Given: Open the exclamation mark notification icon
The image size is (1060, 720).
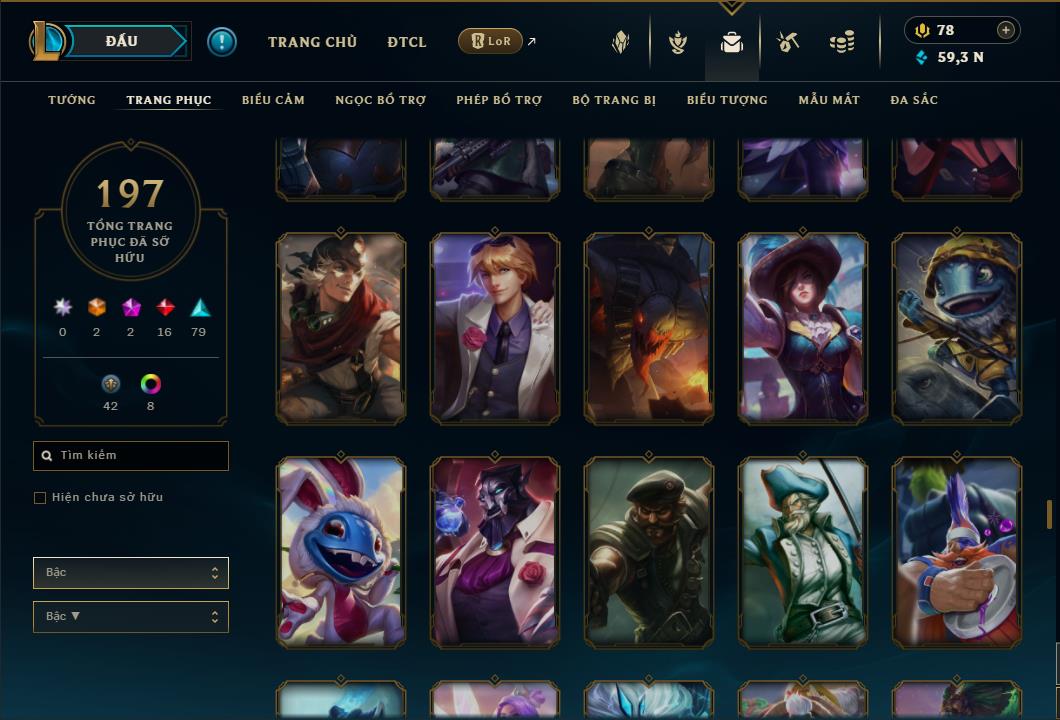Looking at the screenshot, I should tap(222, 42).
